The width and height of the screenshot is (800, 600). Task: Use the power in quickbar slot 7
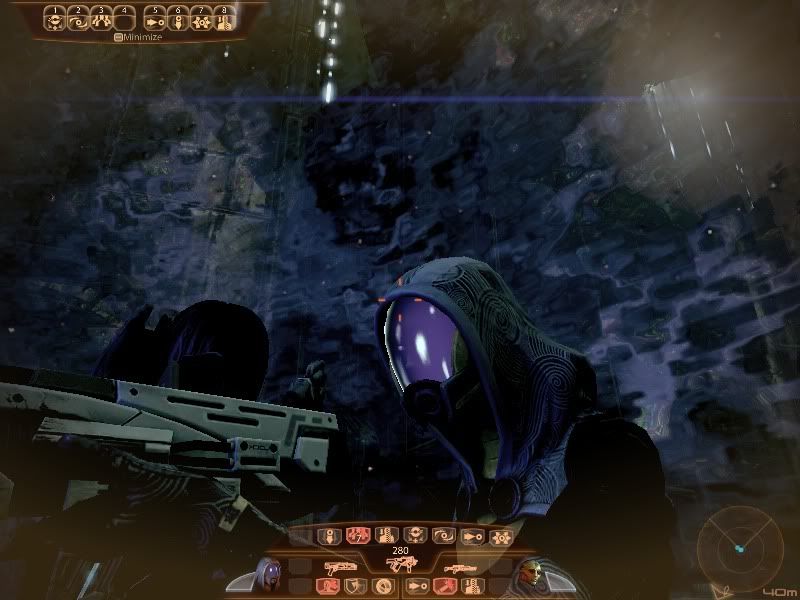(201, 18)
